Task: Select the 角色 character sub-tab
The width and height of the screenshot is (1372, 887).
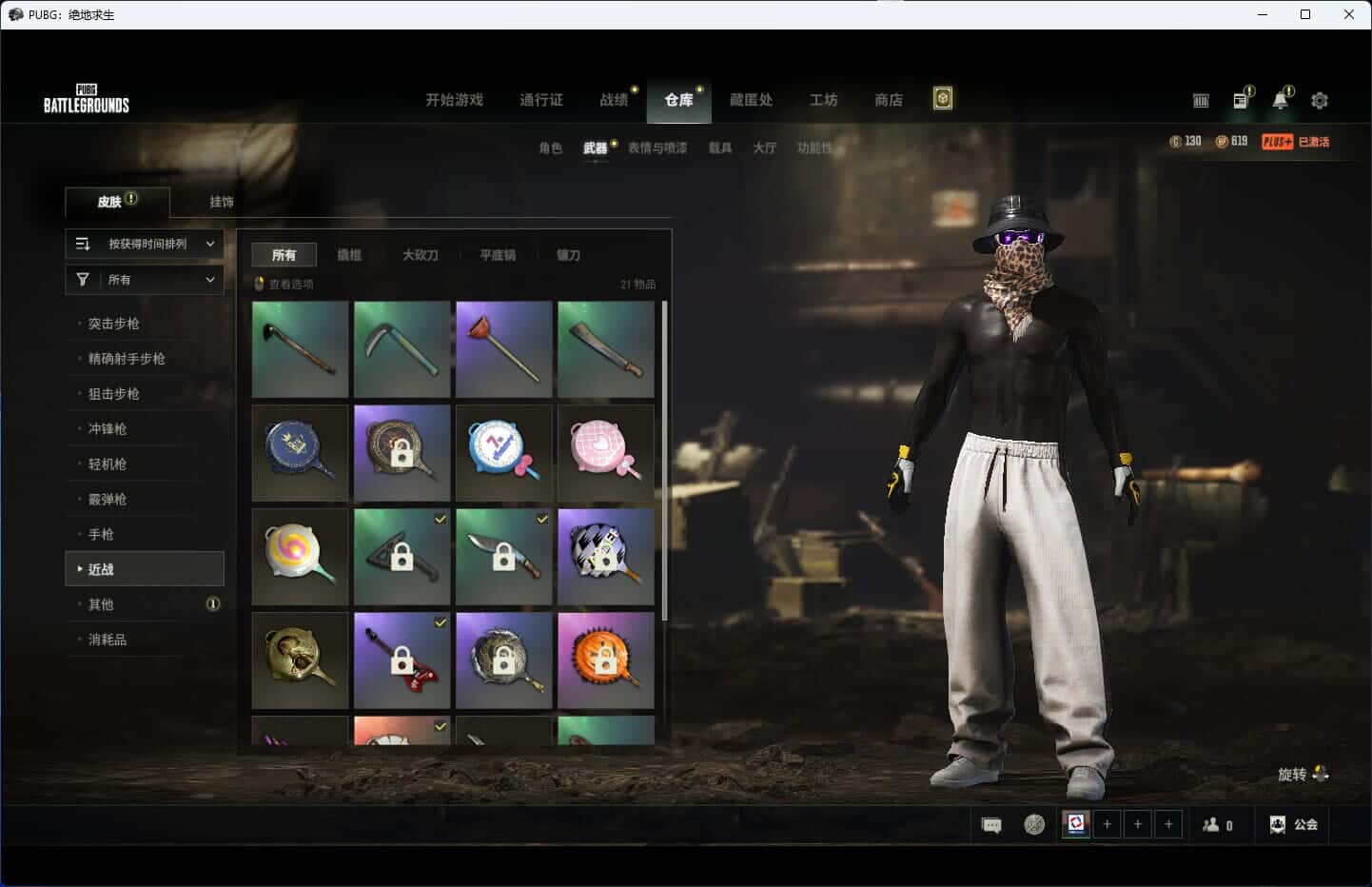Action: pyautogui.click(x=550, y=148)
